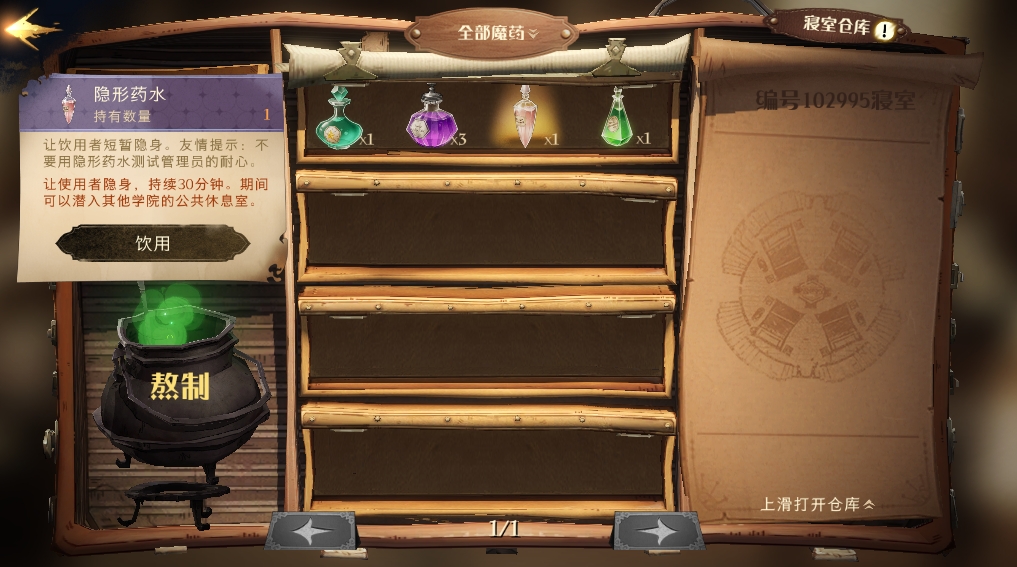Expand the storage via 上滑打开仓库
This screenshot has width=1017, height=567.
click(817, 504)
